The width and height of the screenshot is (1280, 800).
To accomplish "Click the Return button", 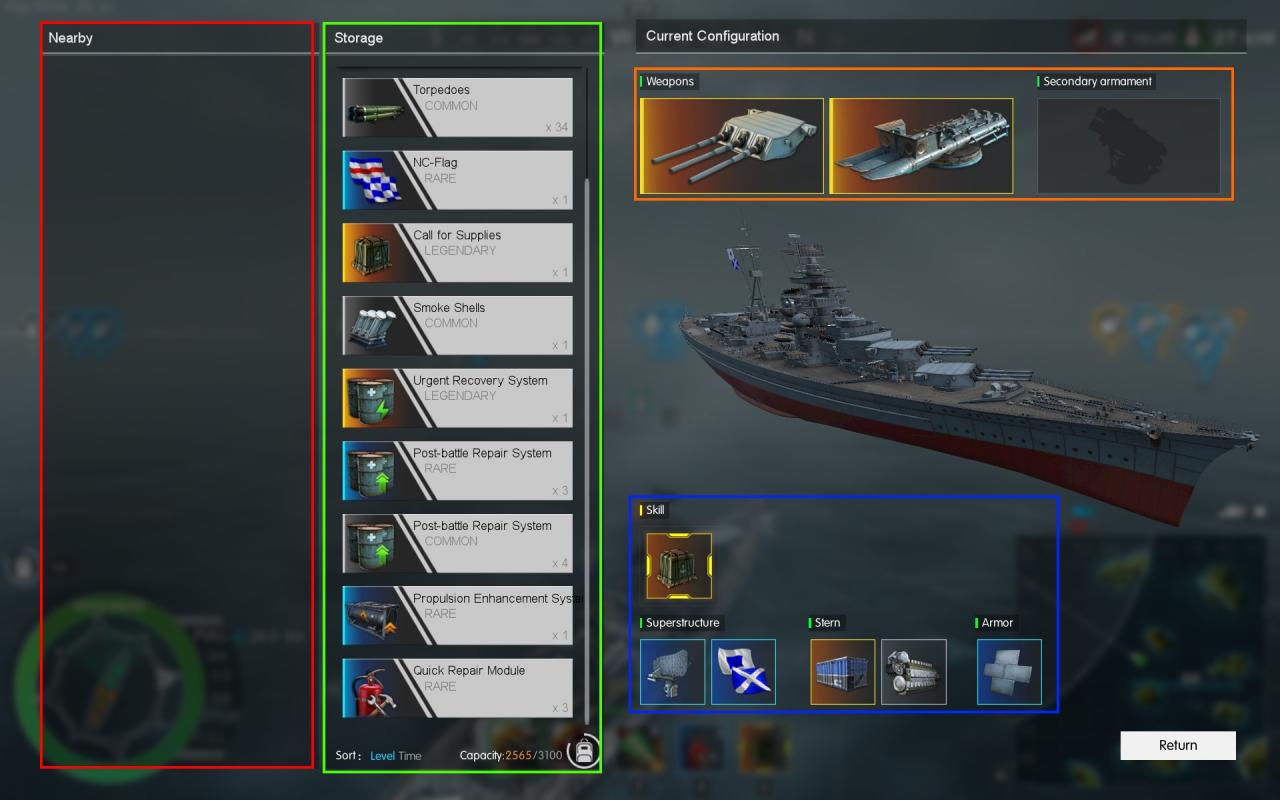I will tap(1177, 745).
